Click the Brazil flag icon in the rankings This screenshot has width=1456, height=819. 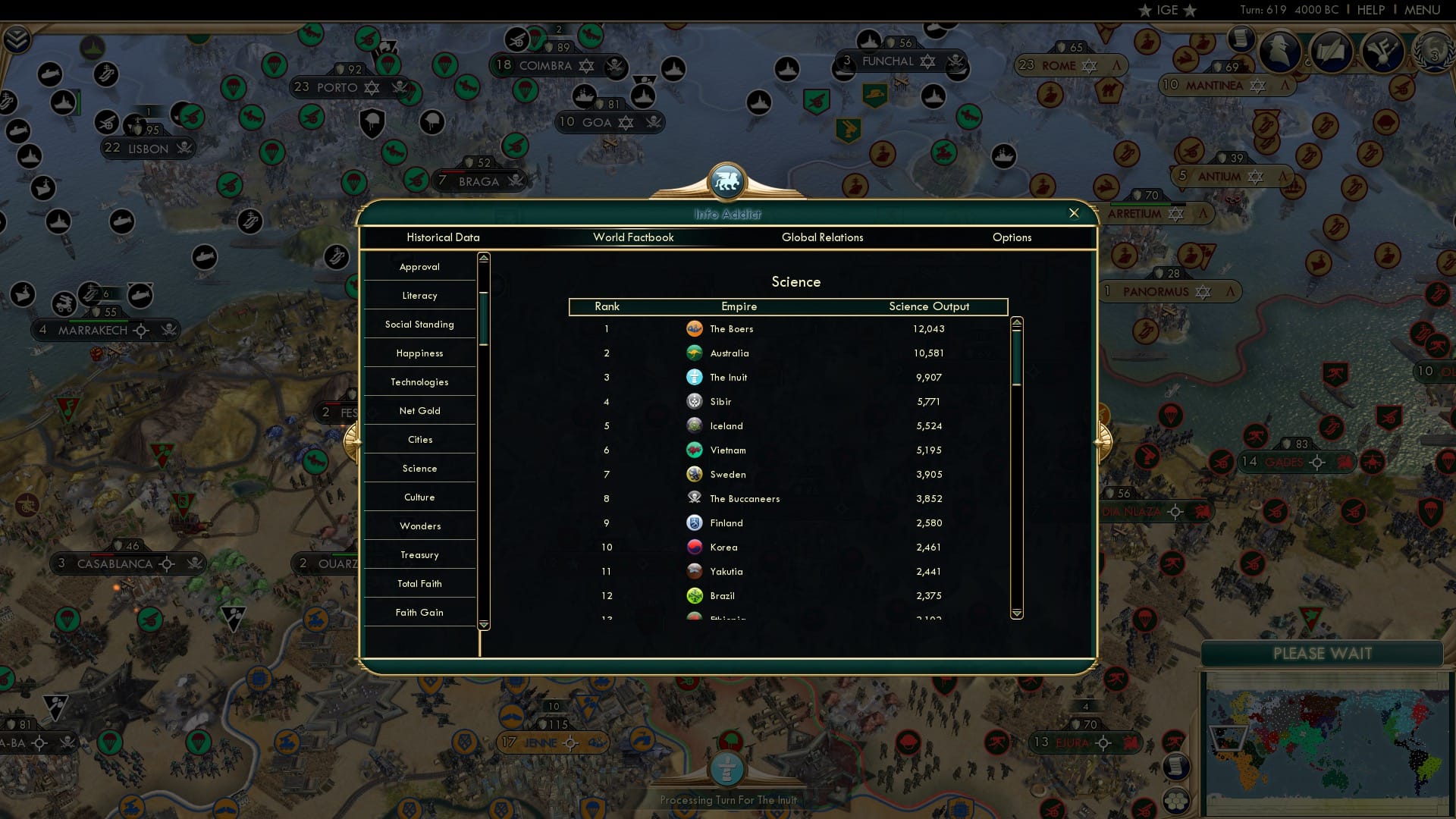[x=695, y=595]
